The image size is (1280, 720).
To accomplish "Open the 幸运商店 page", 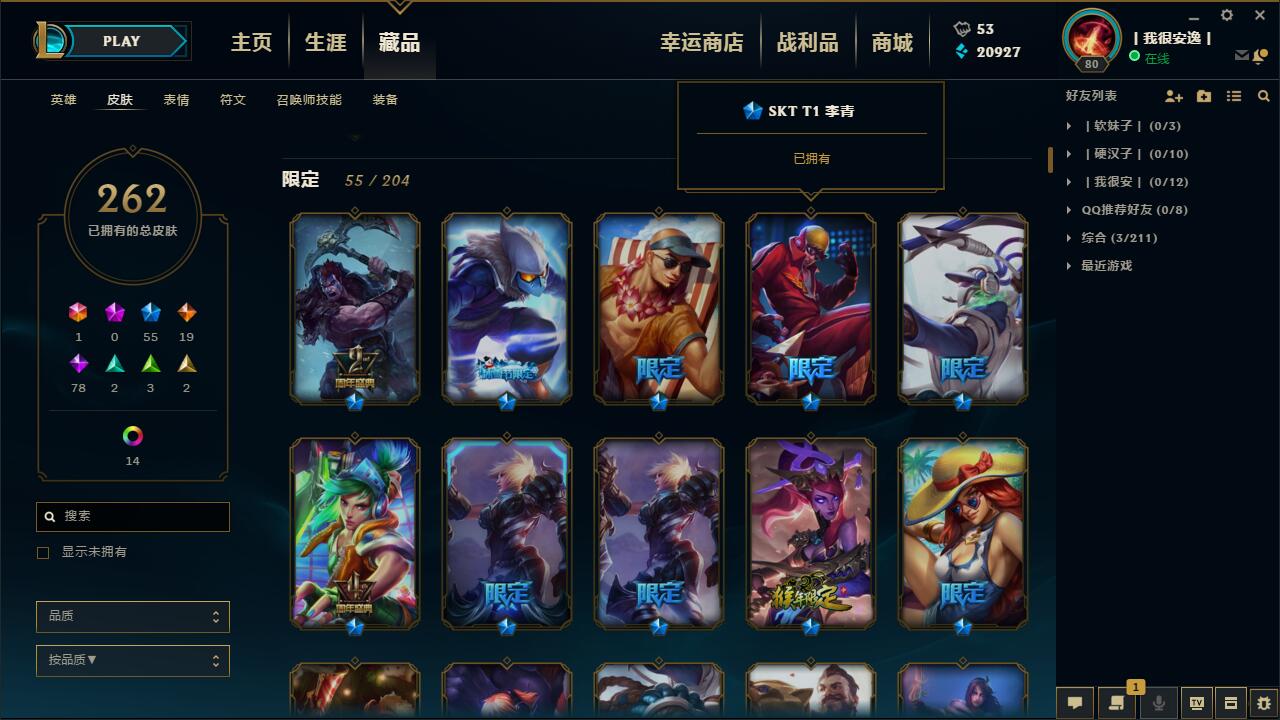I will tap(703, 41).
